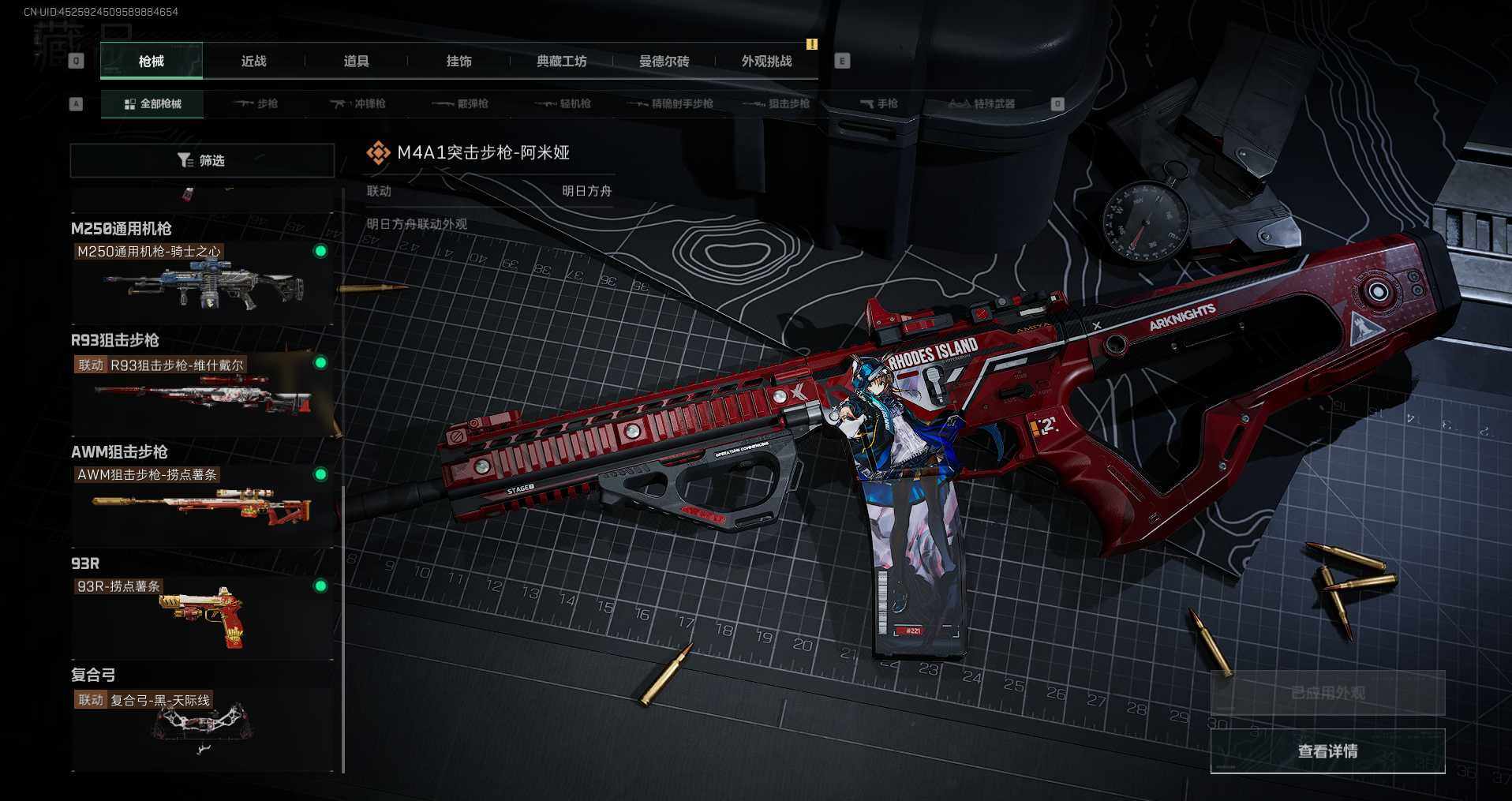Filter by 精确射手步枪 marksman rifles
Viewport: 1512px width, 801px height.
[x=672, y=104]
